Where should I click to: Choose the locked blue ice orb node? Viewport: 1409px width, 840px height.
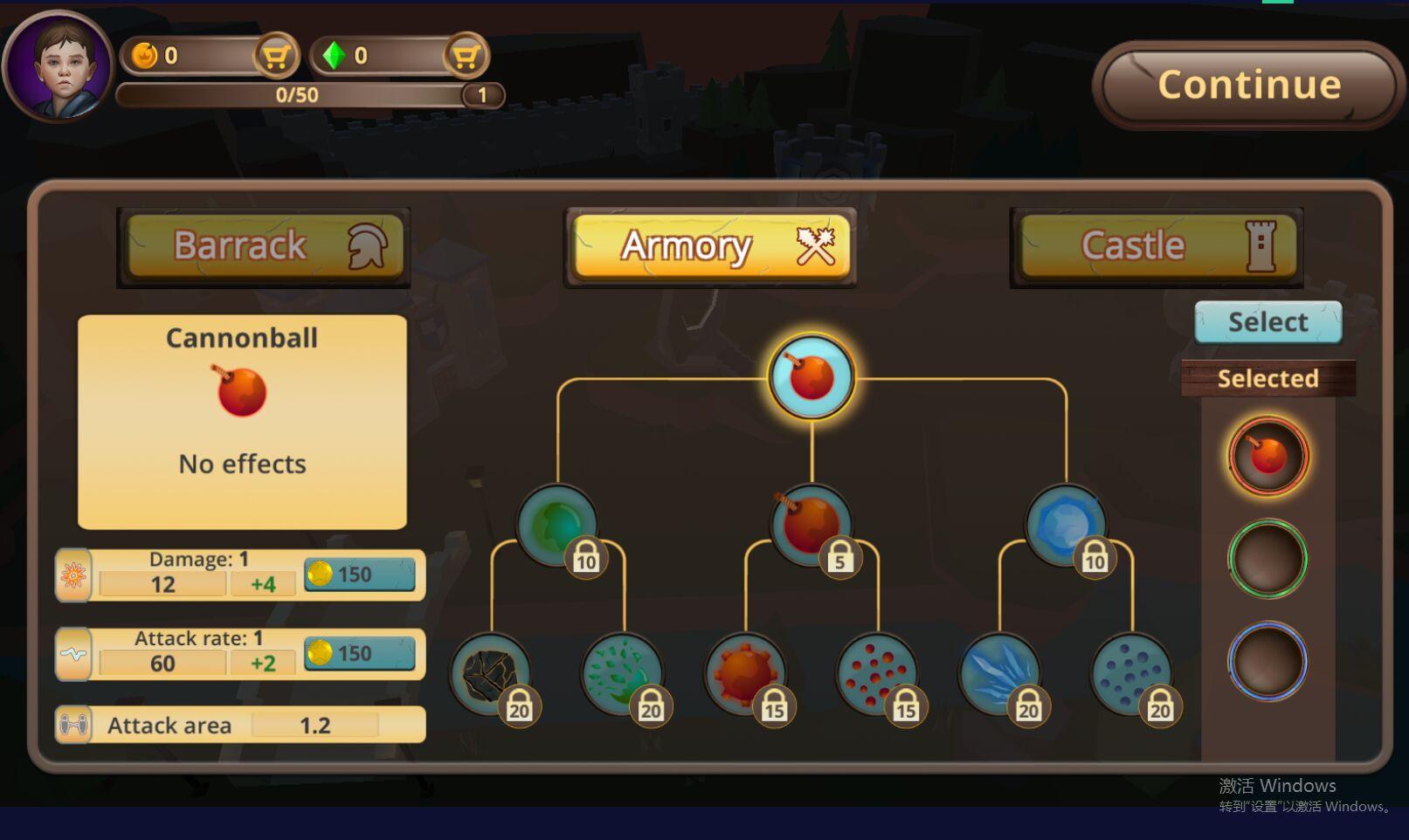(1065, 524)
